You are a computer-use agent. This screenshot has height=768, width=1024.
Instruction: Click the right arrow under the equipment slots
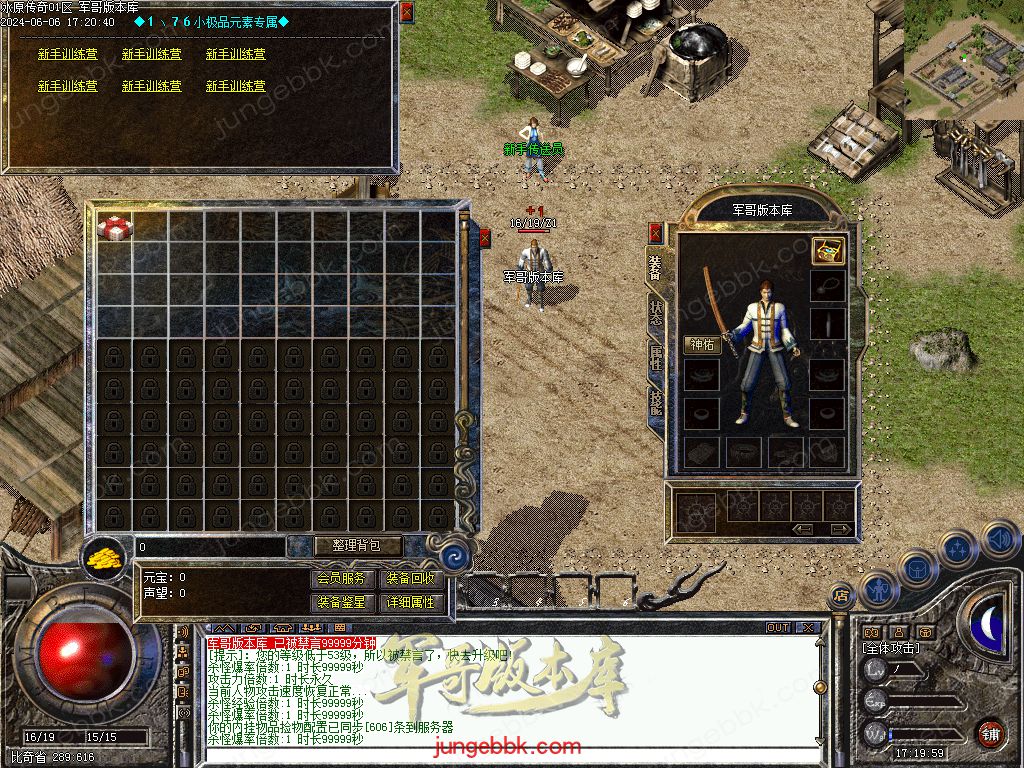pos(841,529)
